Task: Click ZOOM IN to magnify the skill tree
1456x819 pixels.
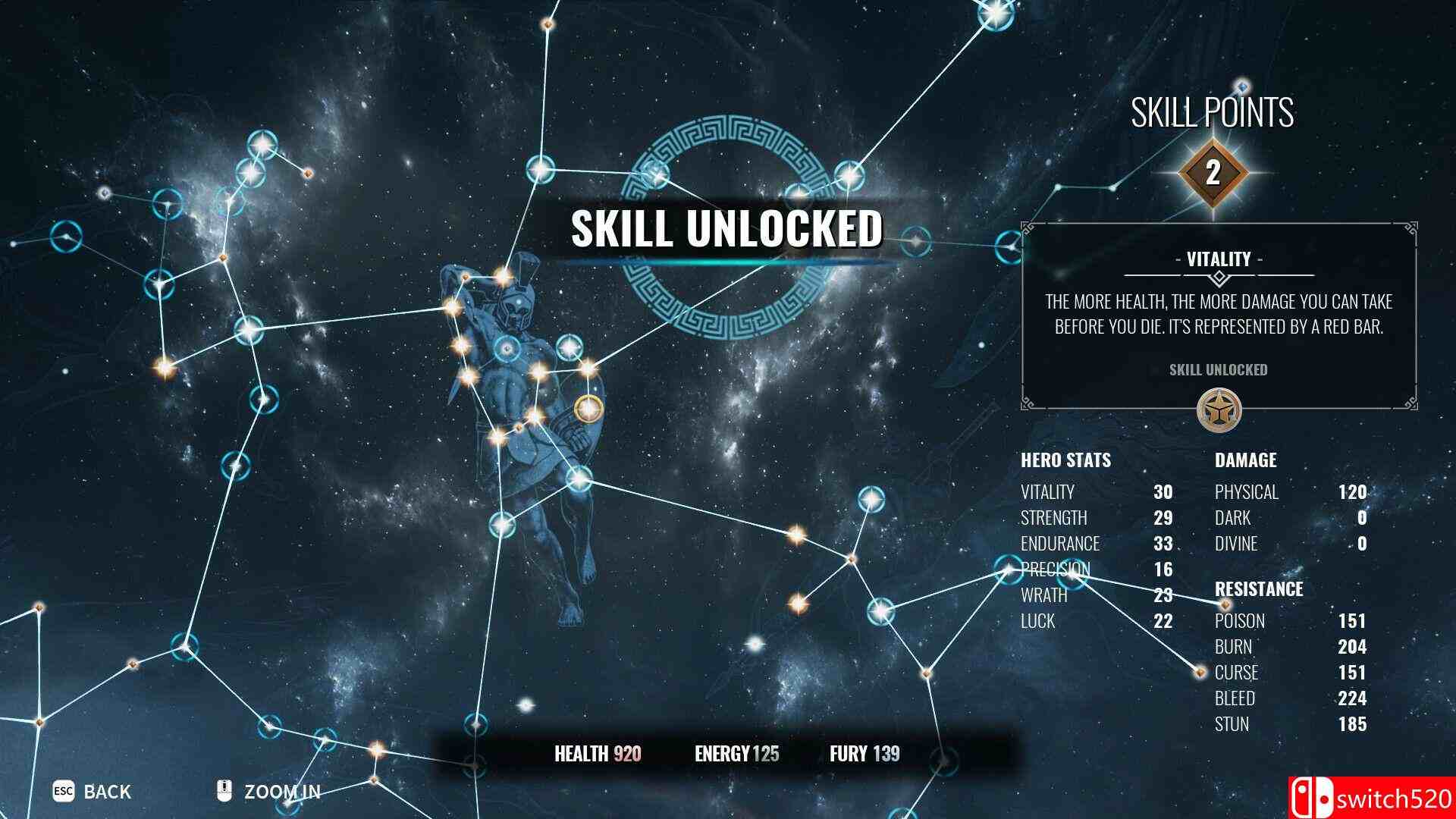Action: coord(282,791)
